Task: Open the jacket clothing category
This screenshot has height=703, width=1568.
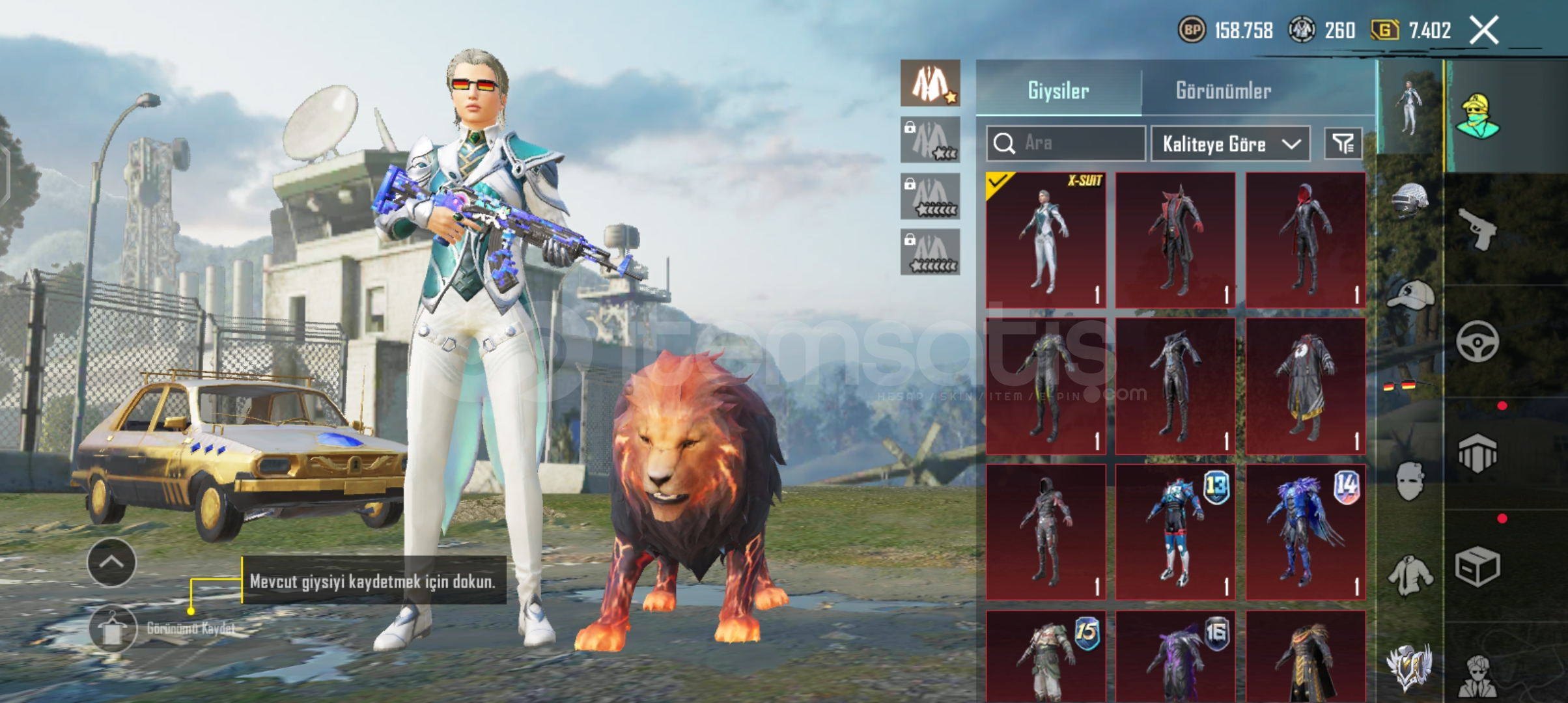Action: point(1410,575)
